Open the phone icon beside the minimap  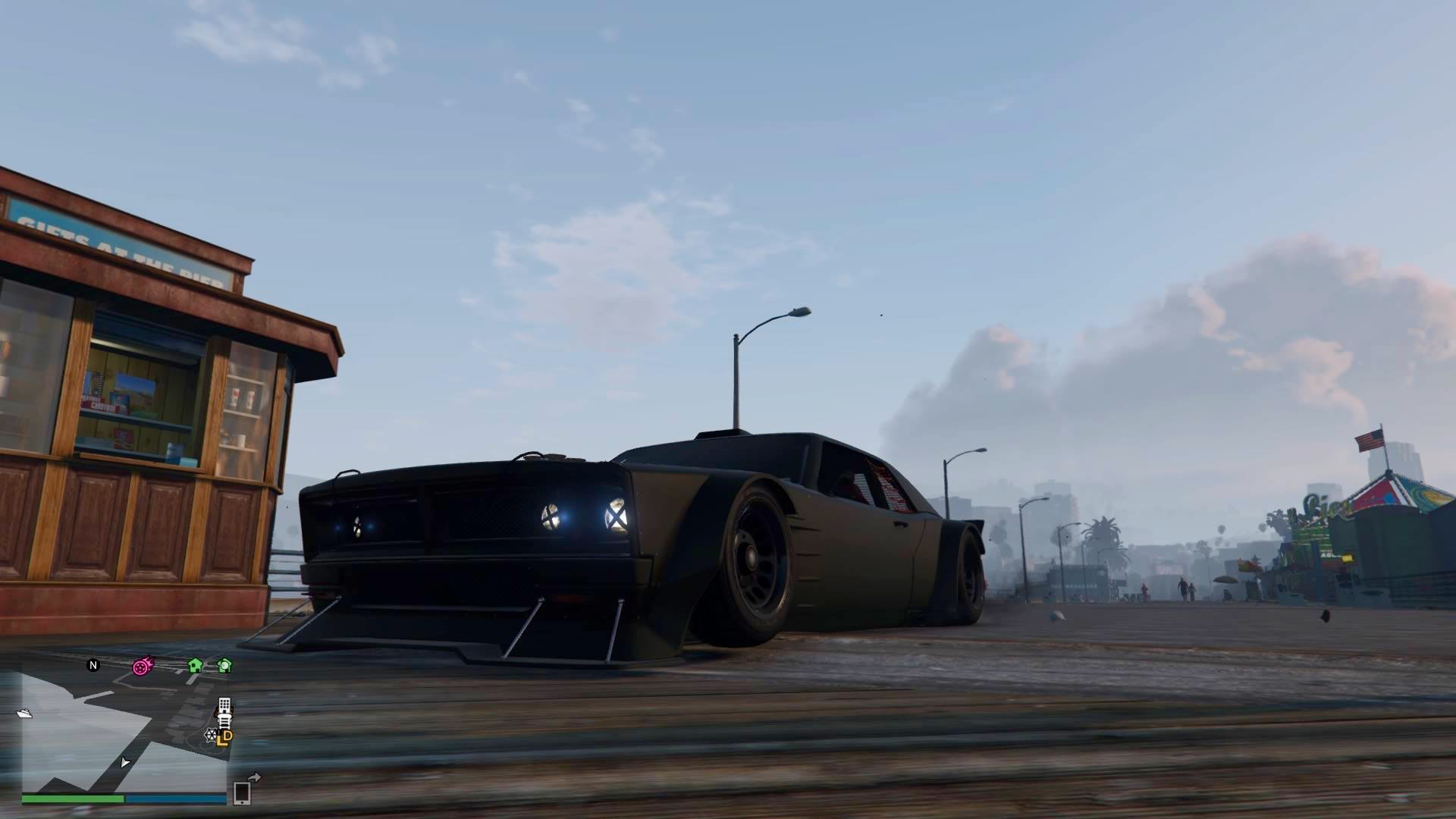coord(242,792)
